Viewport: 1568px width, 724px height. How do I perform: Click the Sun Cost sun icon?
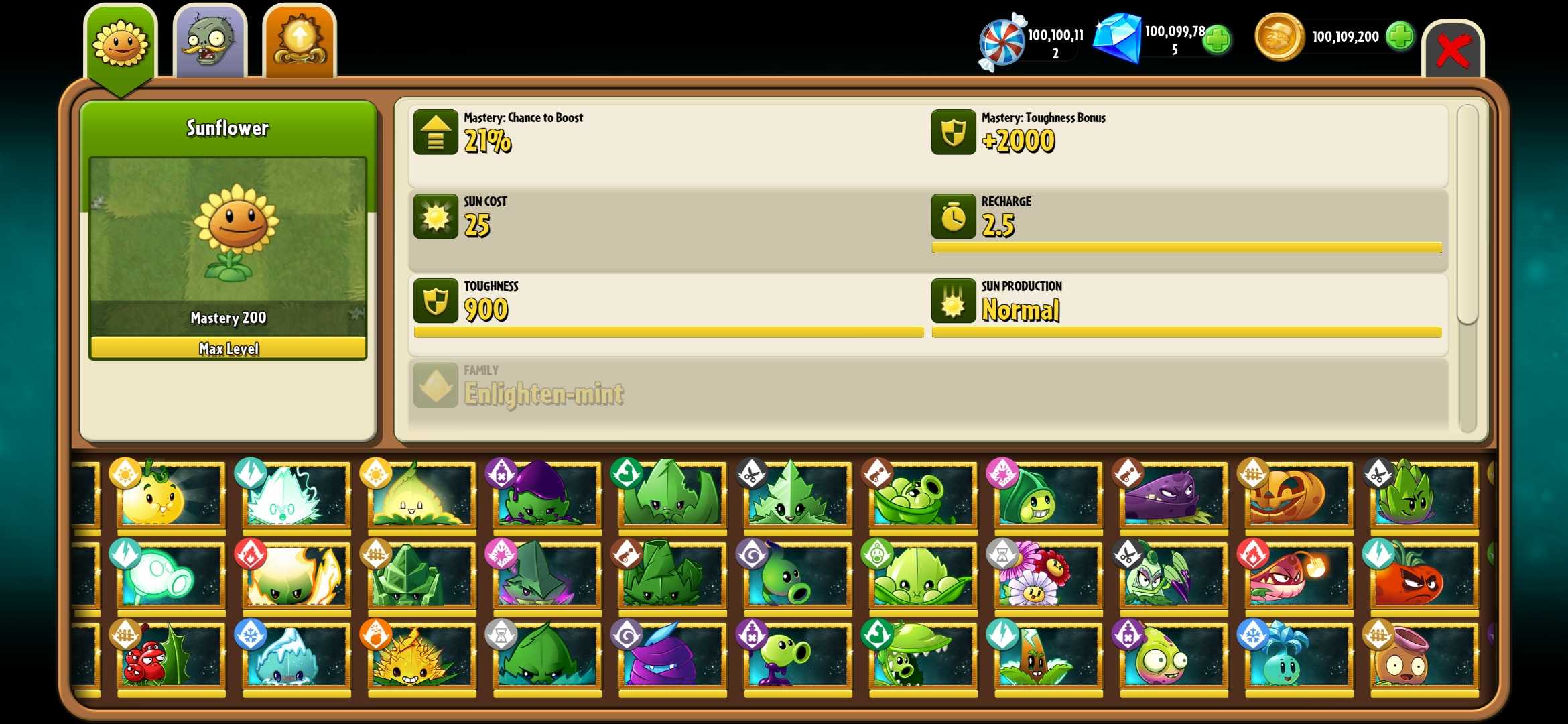click(436, 216)
